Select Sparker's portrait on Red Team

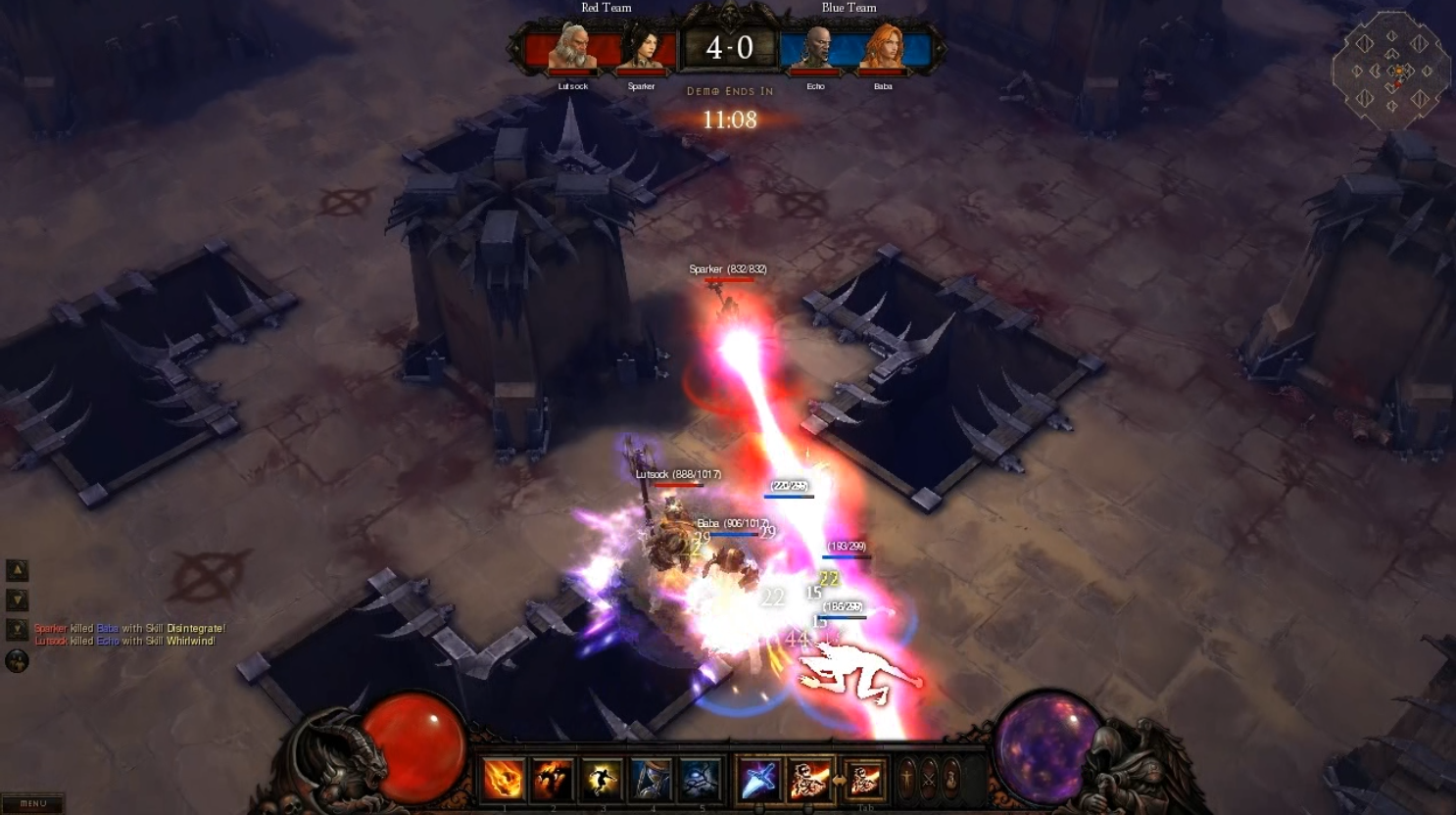[641, 49]
